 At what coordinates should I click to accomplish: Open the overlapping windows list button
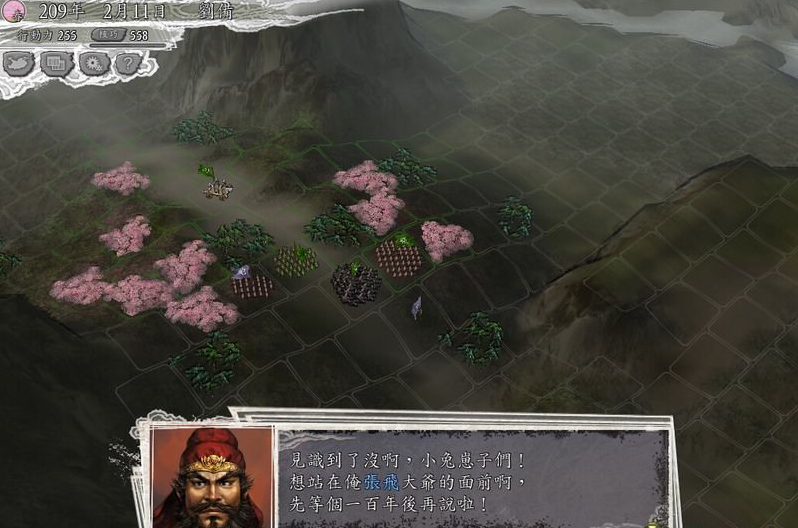pyautogui.click(x=56, y=64)
